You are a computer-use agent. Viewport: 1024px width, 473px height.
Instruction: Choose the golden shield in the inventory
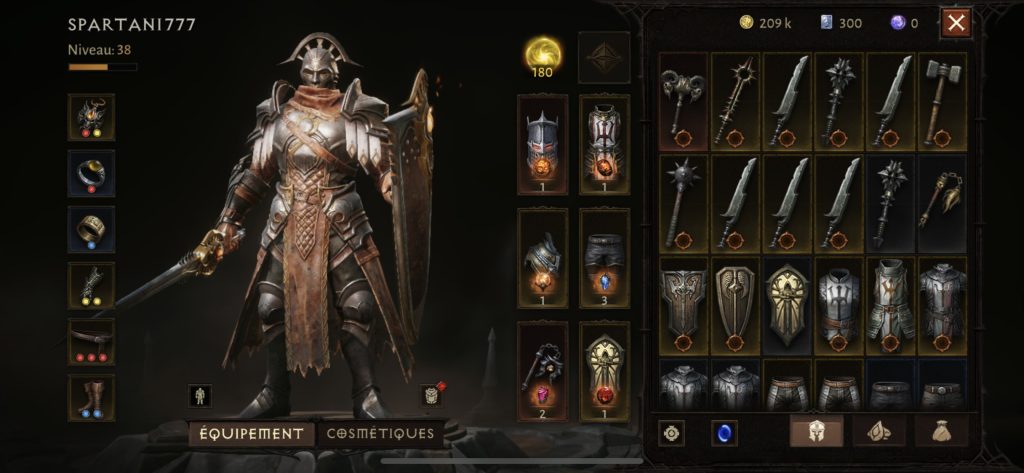click(788, 305)
